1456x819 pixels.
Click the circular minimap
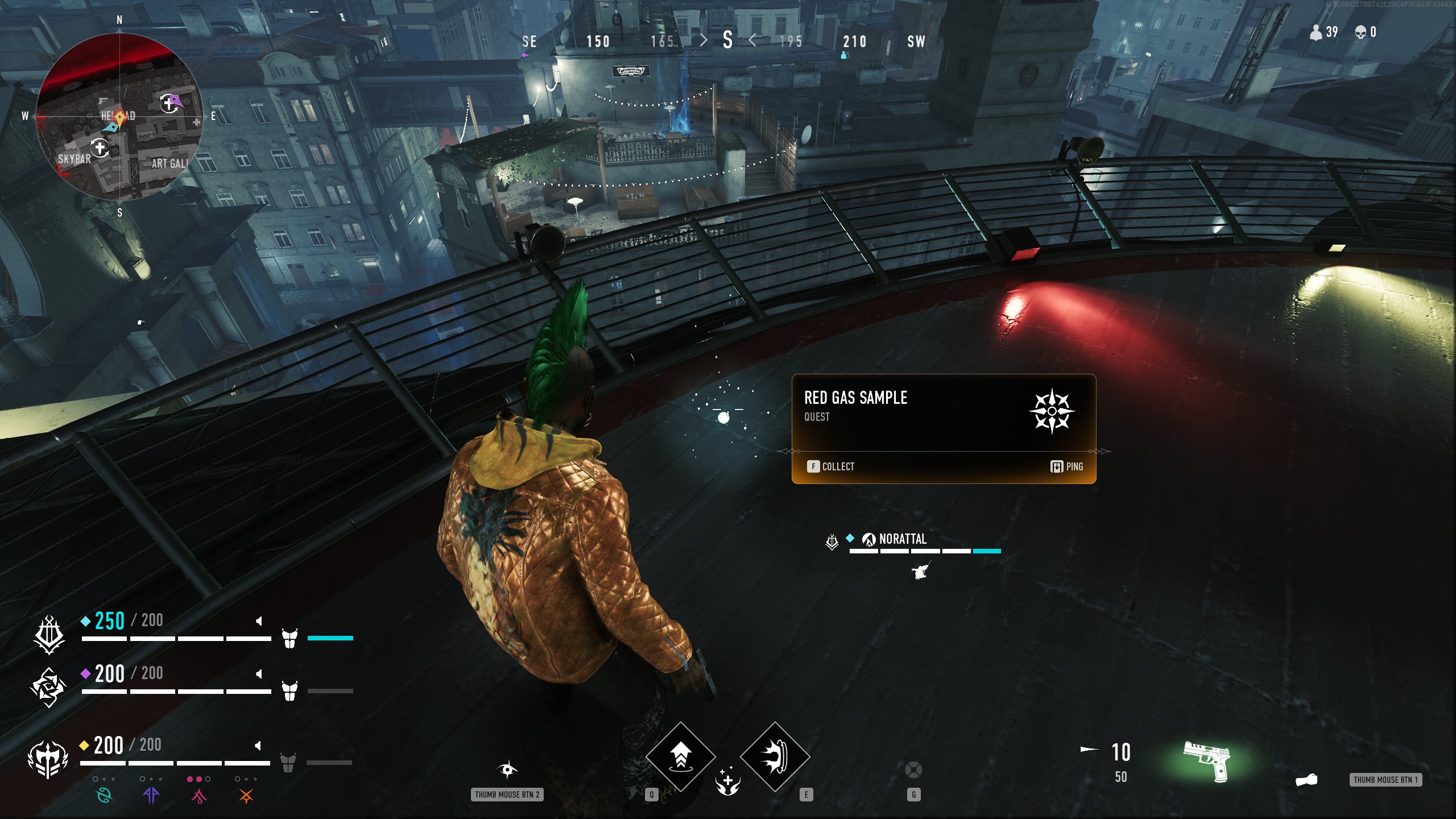coord(119,117)
